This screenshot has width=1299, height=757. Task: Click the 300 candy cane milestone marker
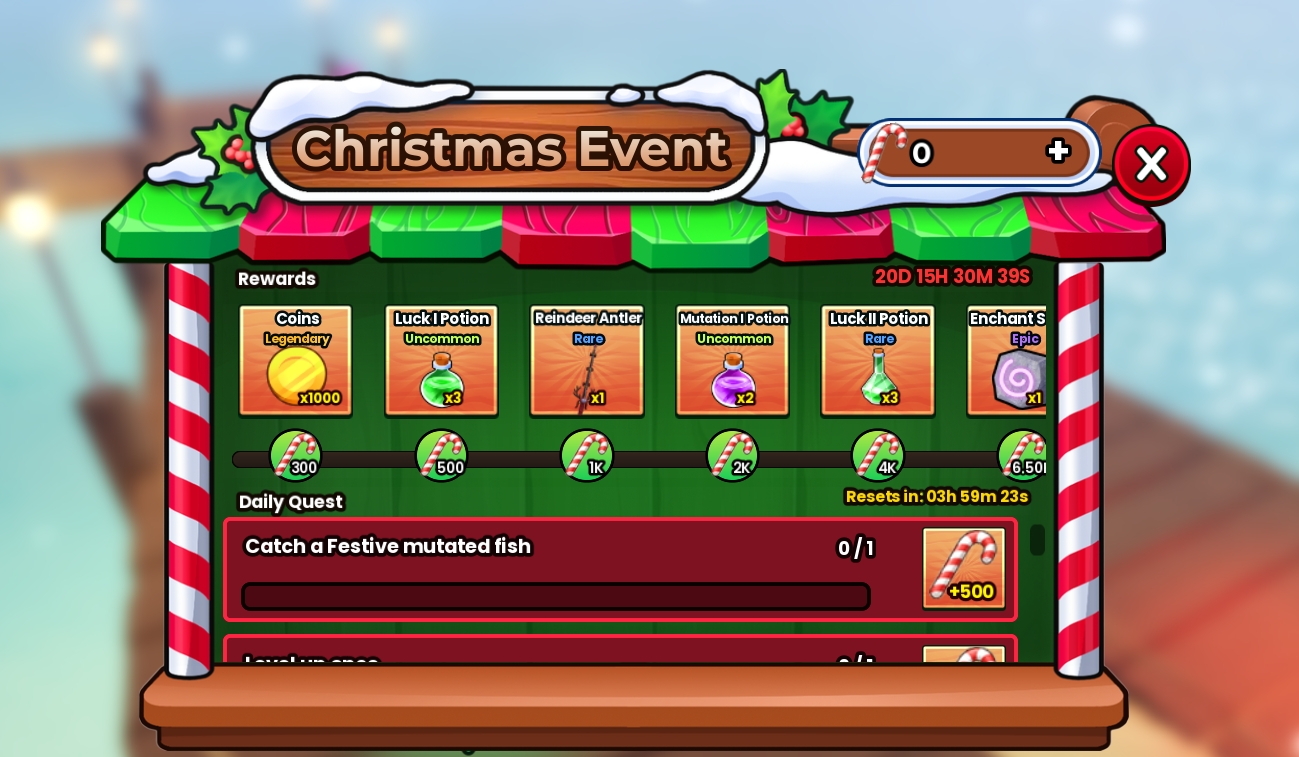tap(296, 455)
